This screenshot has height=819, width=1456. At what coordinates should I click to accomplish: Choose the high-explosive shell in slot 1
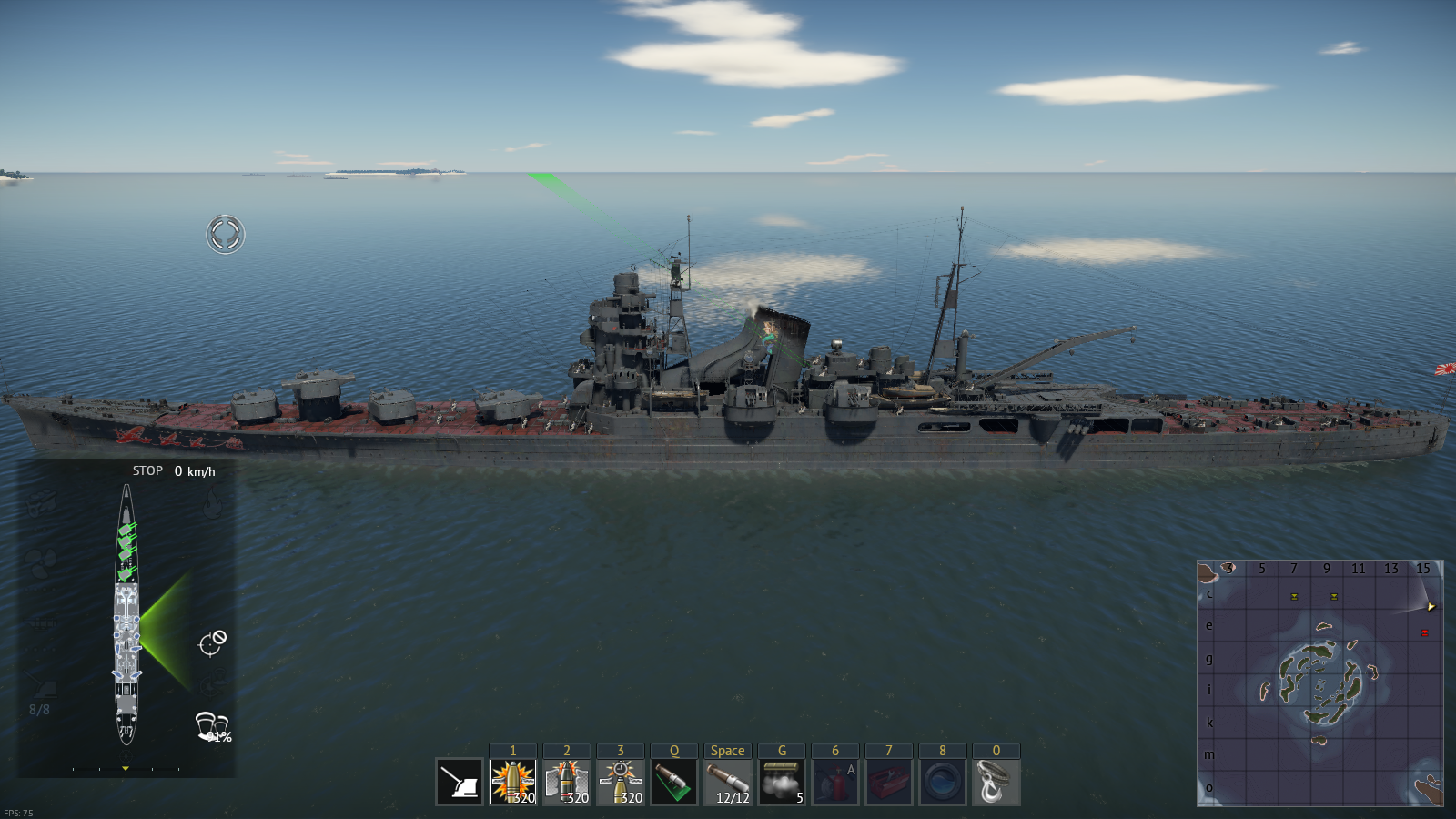click(513, 782)
